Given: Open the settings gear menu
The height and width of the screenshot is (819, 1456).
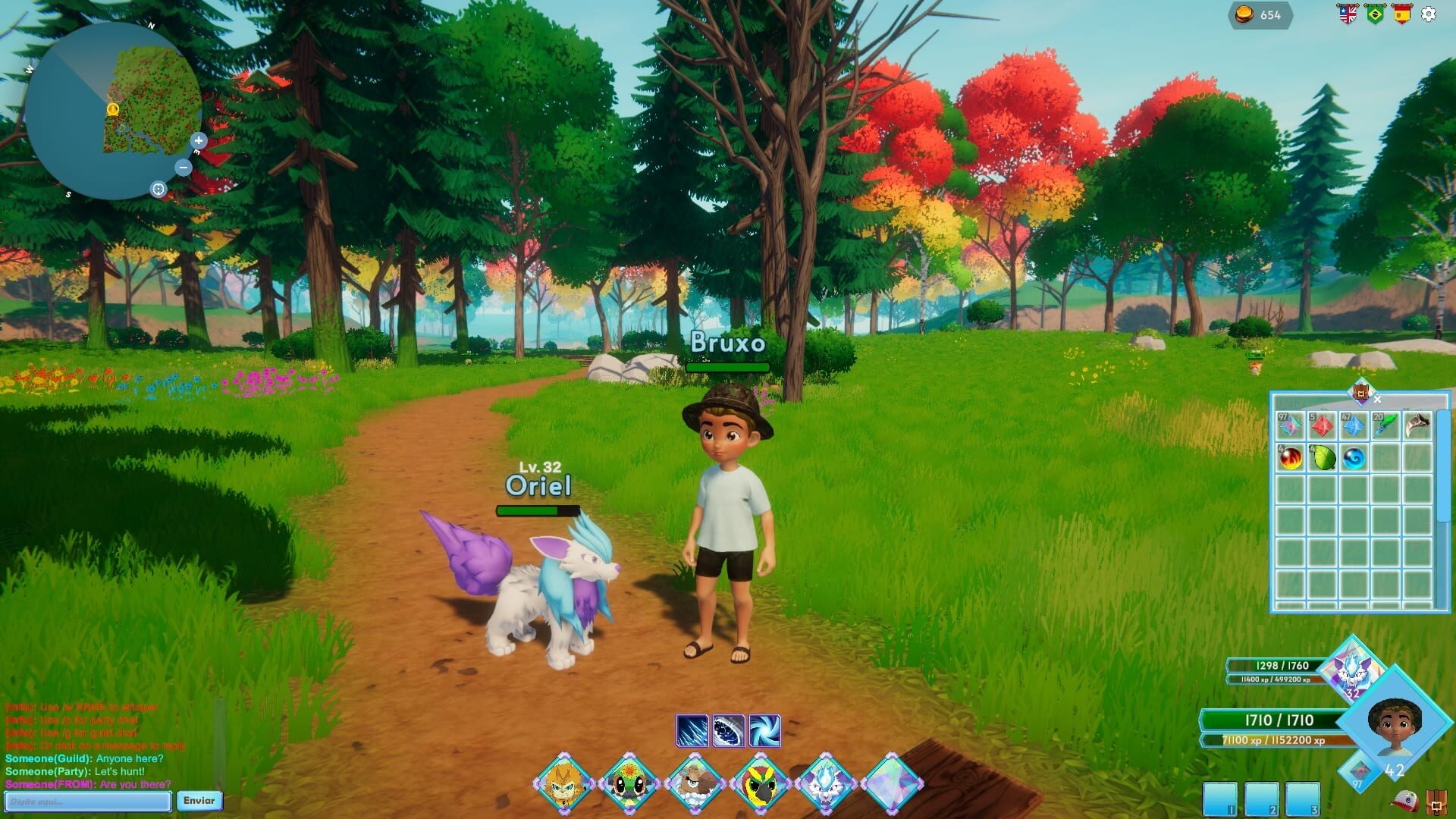Looking at the screenshot, I should pos(1428,14).
